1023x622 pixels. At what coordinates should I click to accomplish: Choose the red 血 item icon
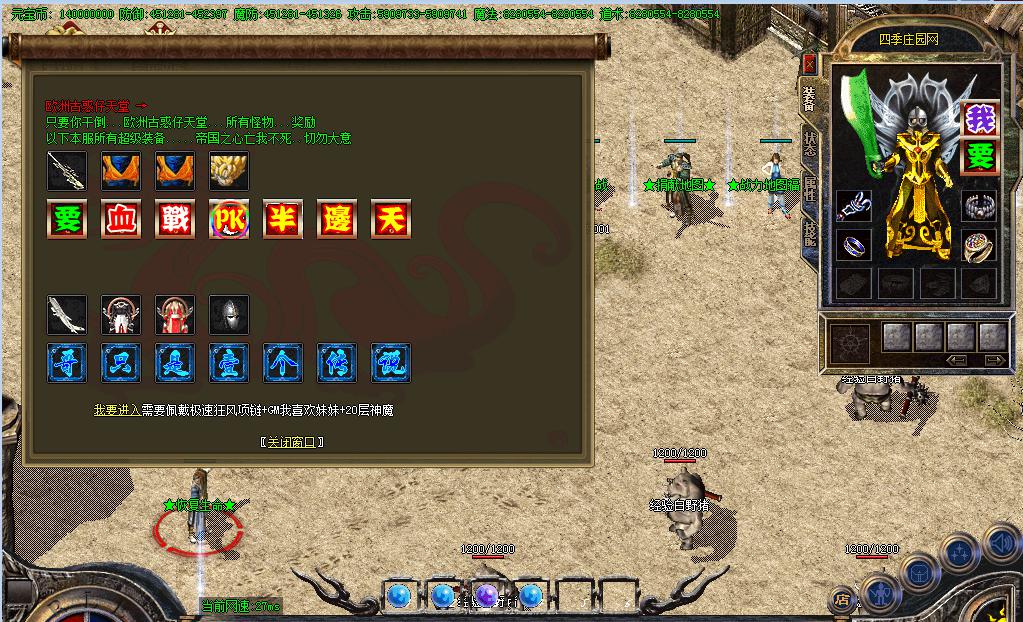pos(120,218)
